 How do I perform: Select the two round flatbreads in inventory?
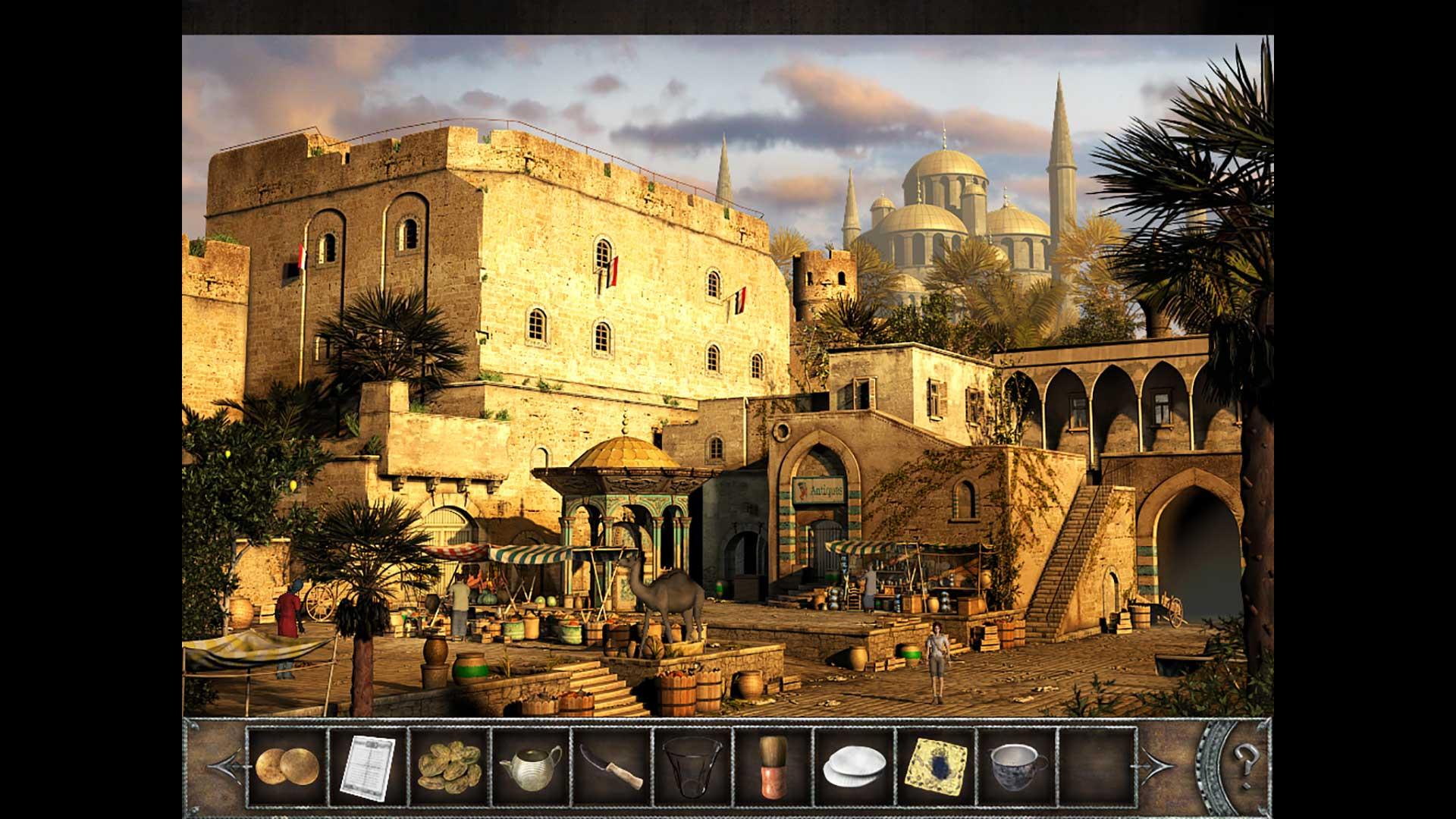pyautogui.click(x=287, y=766)
